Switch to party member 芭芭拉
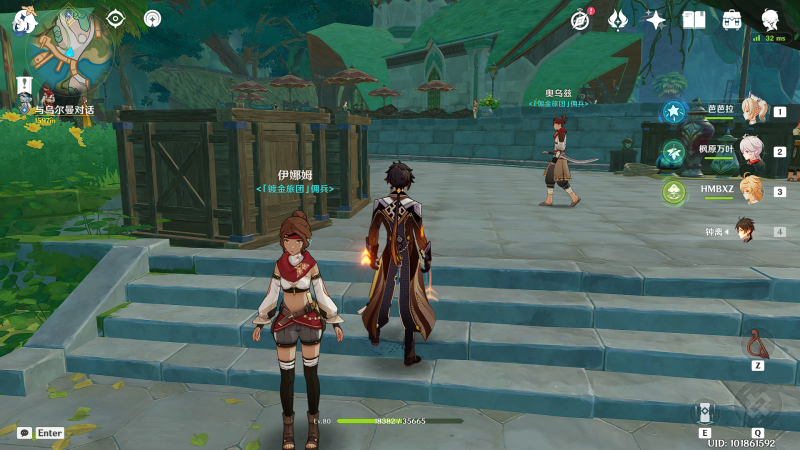Screen dimensions: 800x450 749,112
